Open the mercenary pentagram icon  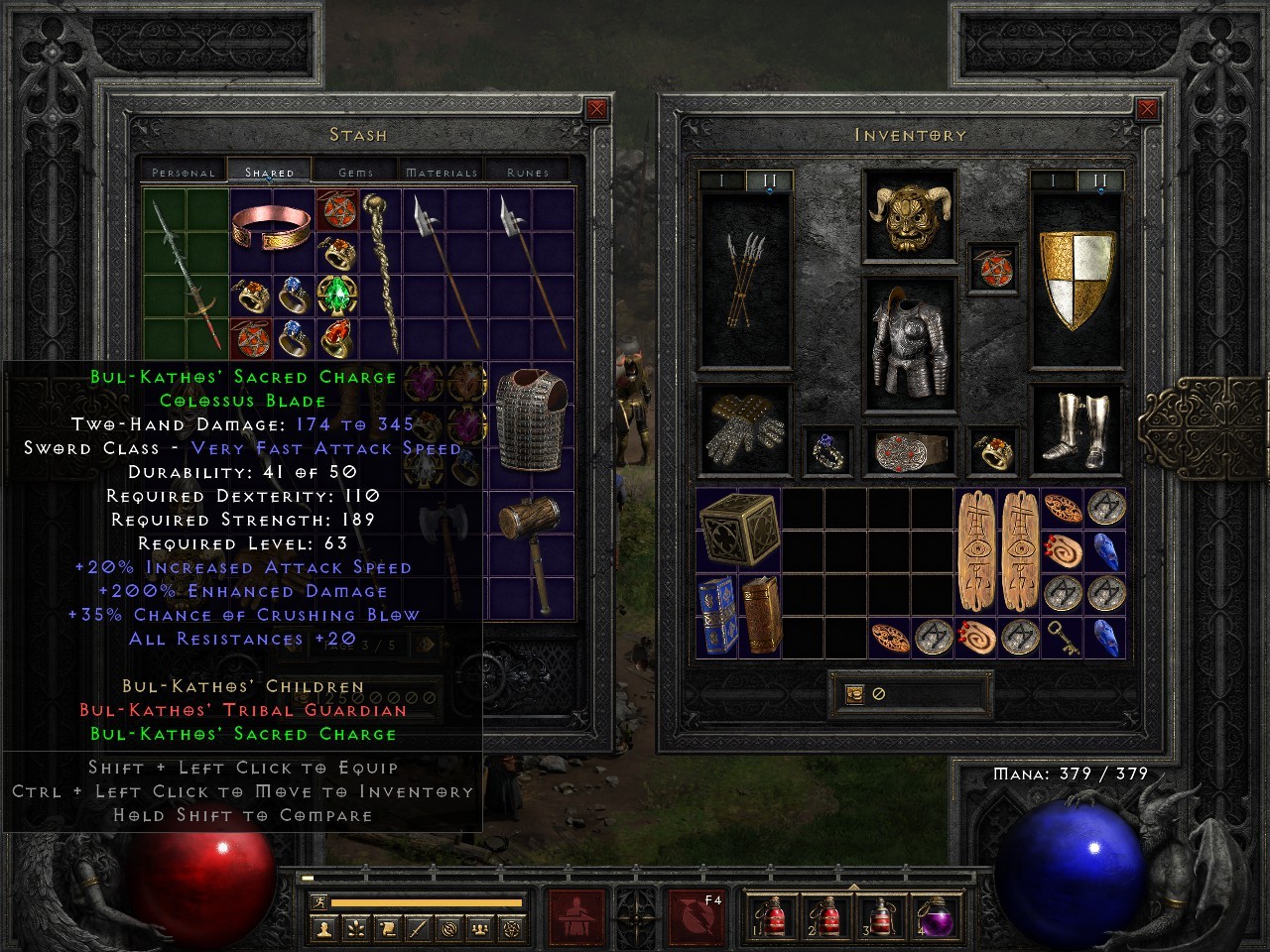[513, 927]
